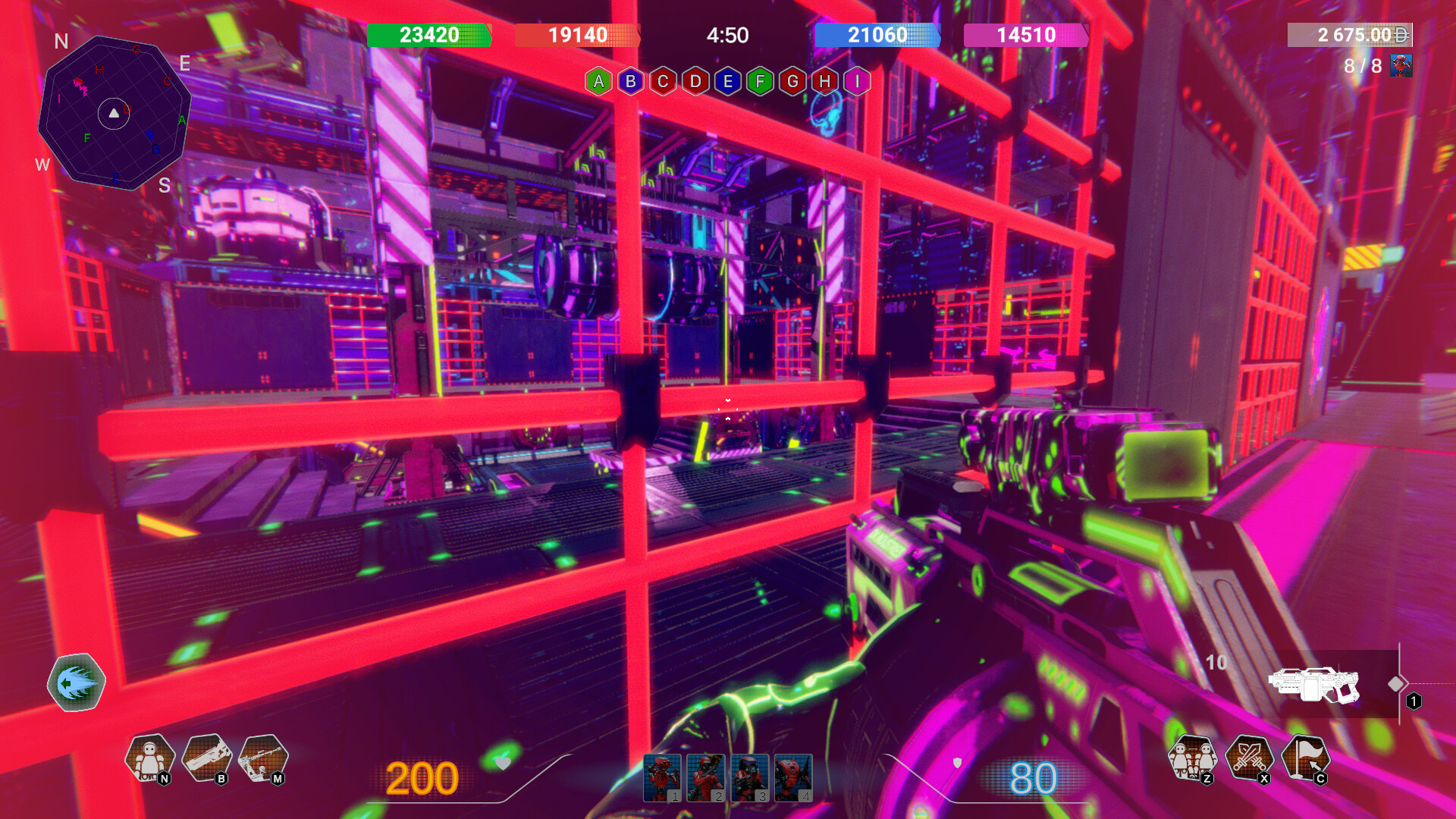The height and width of the screenshot is (819, 1456).
Task: Select capture point C hexagon
Action: (x=663, y=81)
